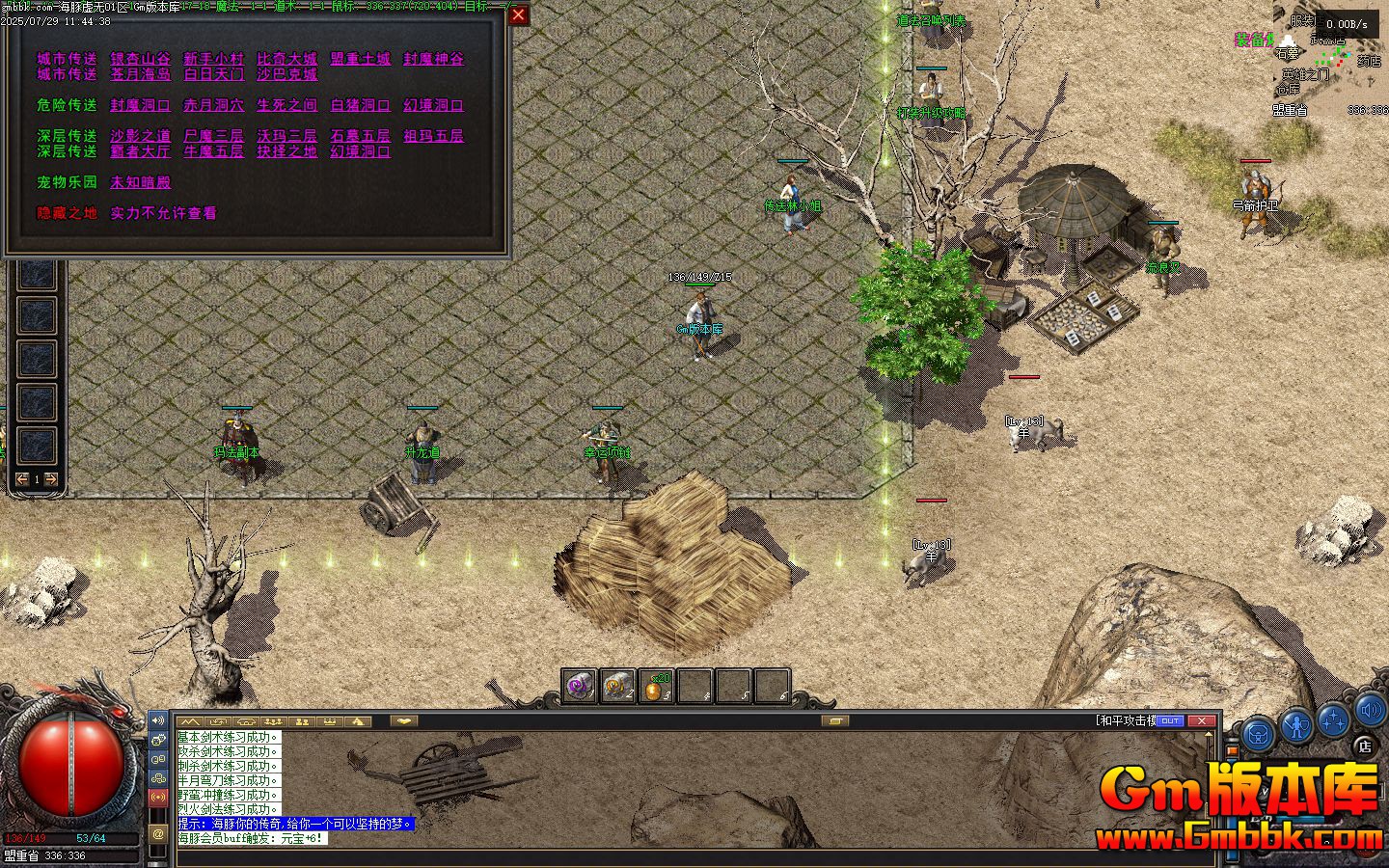The width and height of the screenshot is (1389, 868).
Task: Close the chat window with its red X
Action: pyautogui.click(x=1201, y=720)
